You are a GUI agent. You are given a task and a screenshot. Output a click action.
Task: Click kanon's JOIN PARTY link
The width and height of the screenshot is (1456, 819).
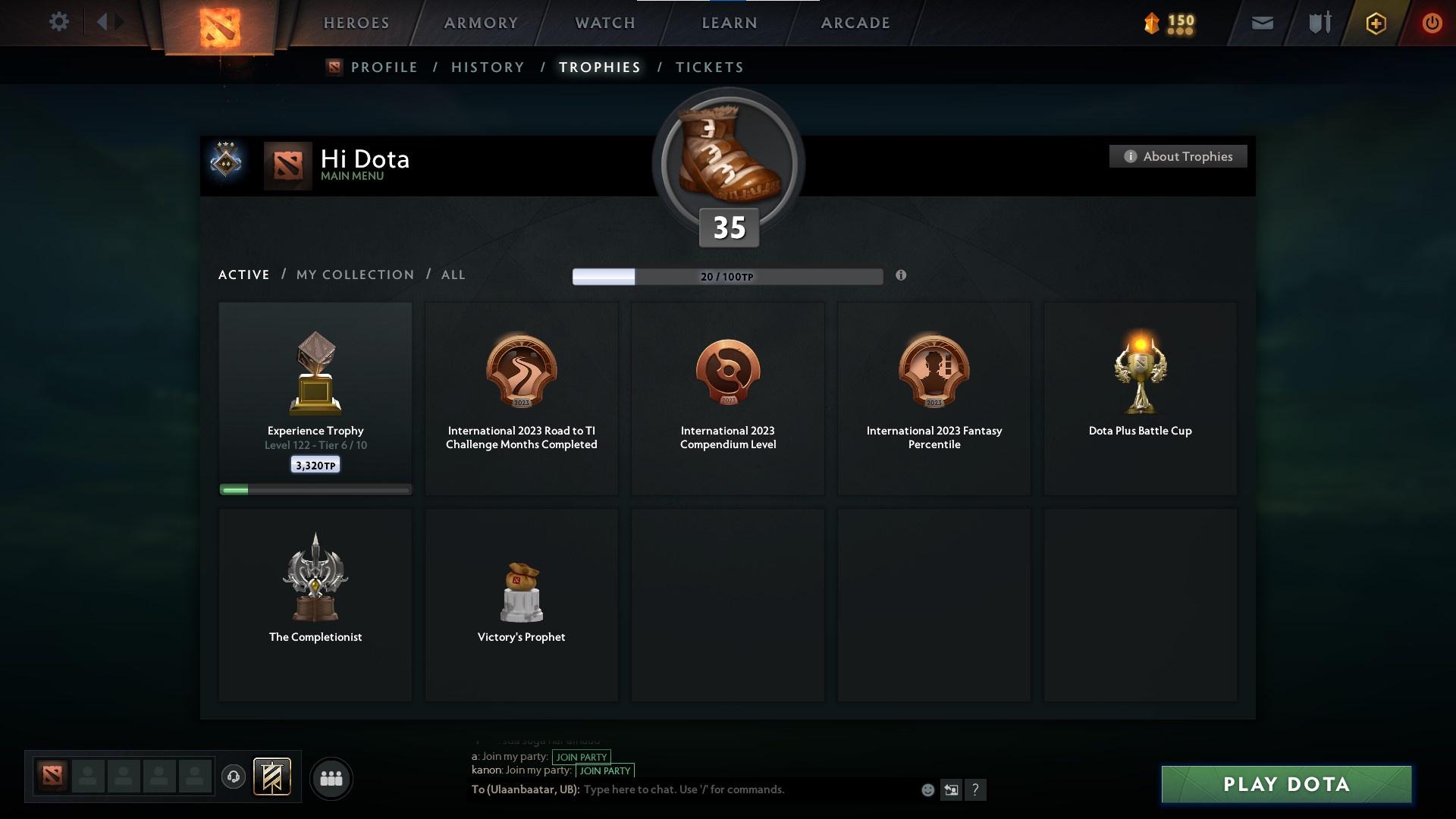(x=604, y=770)
